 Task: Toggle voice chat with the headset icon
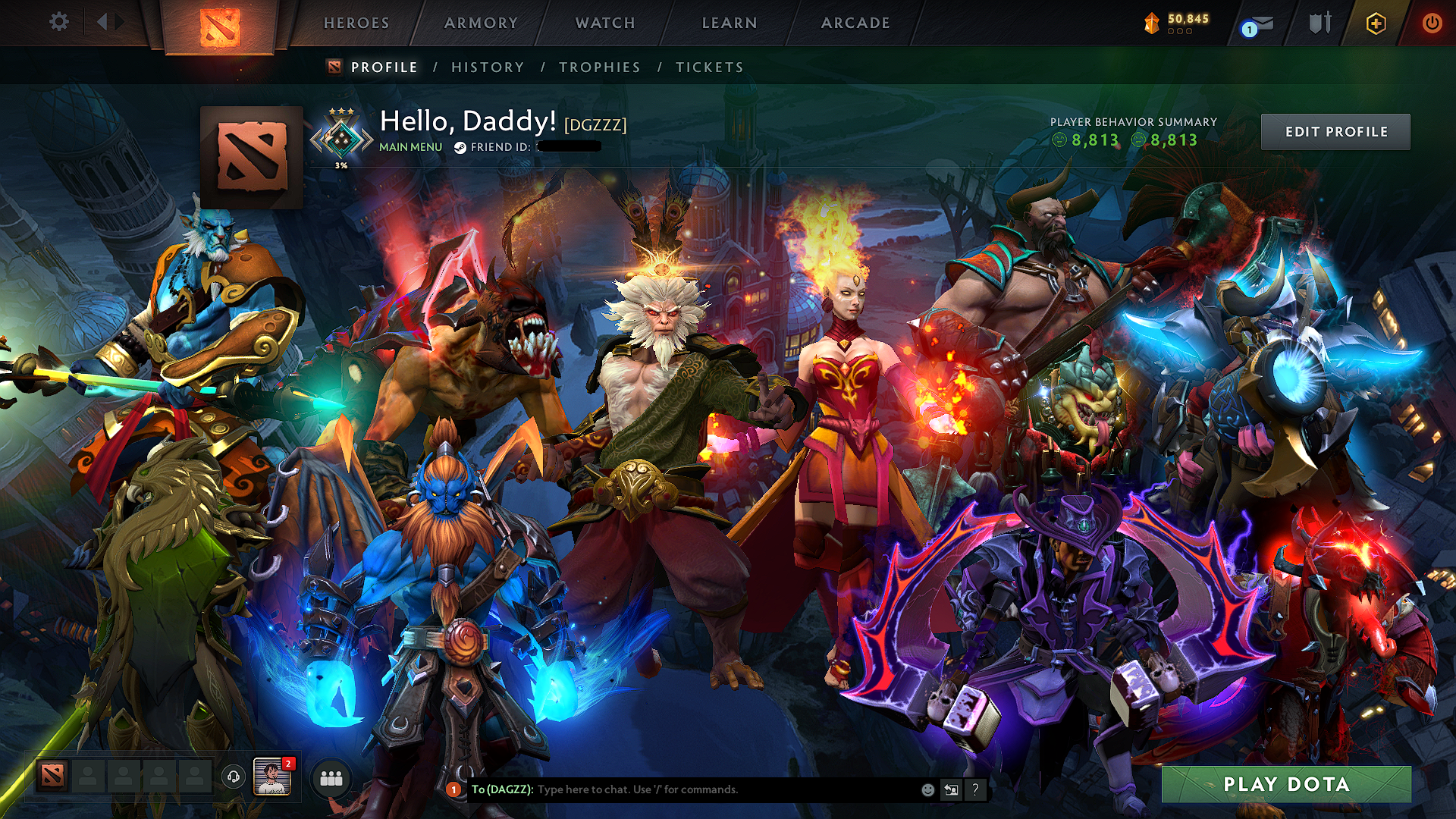click(x=234, y=777)
